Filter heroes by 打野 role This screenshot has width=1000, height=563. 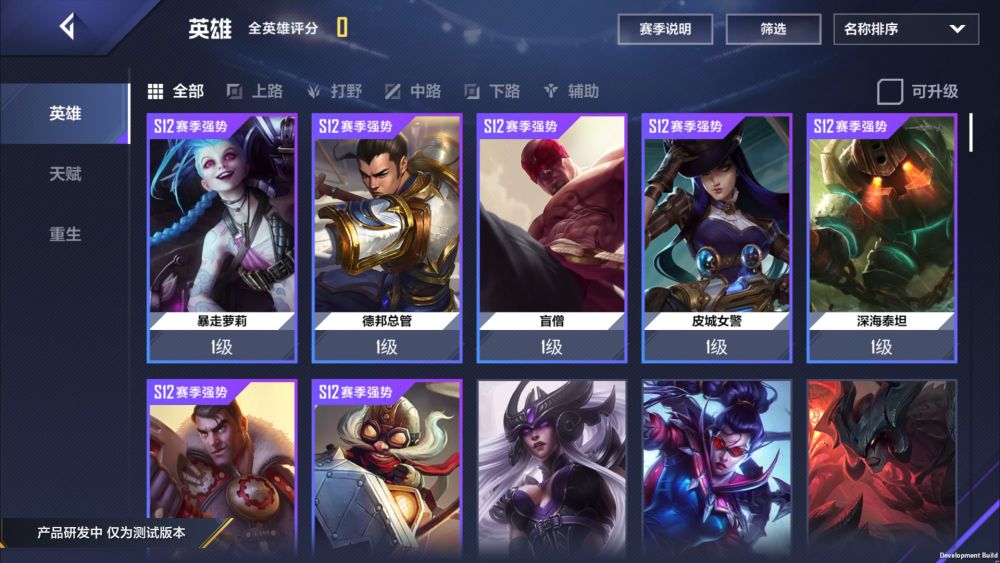[335, 92]
